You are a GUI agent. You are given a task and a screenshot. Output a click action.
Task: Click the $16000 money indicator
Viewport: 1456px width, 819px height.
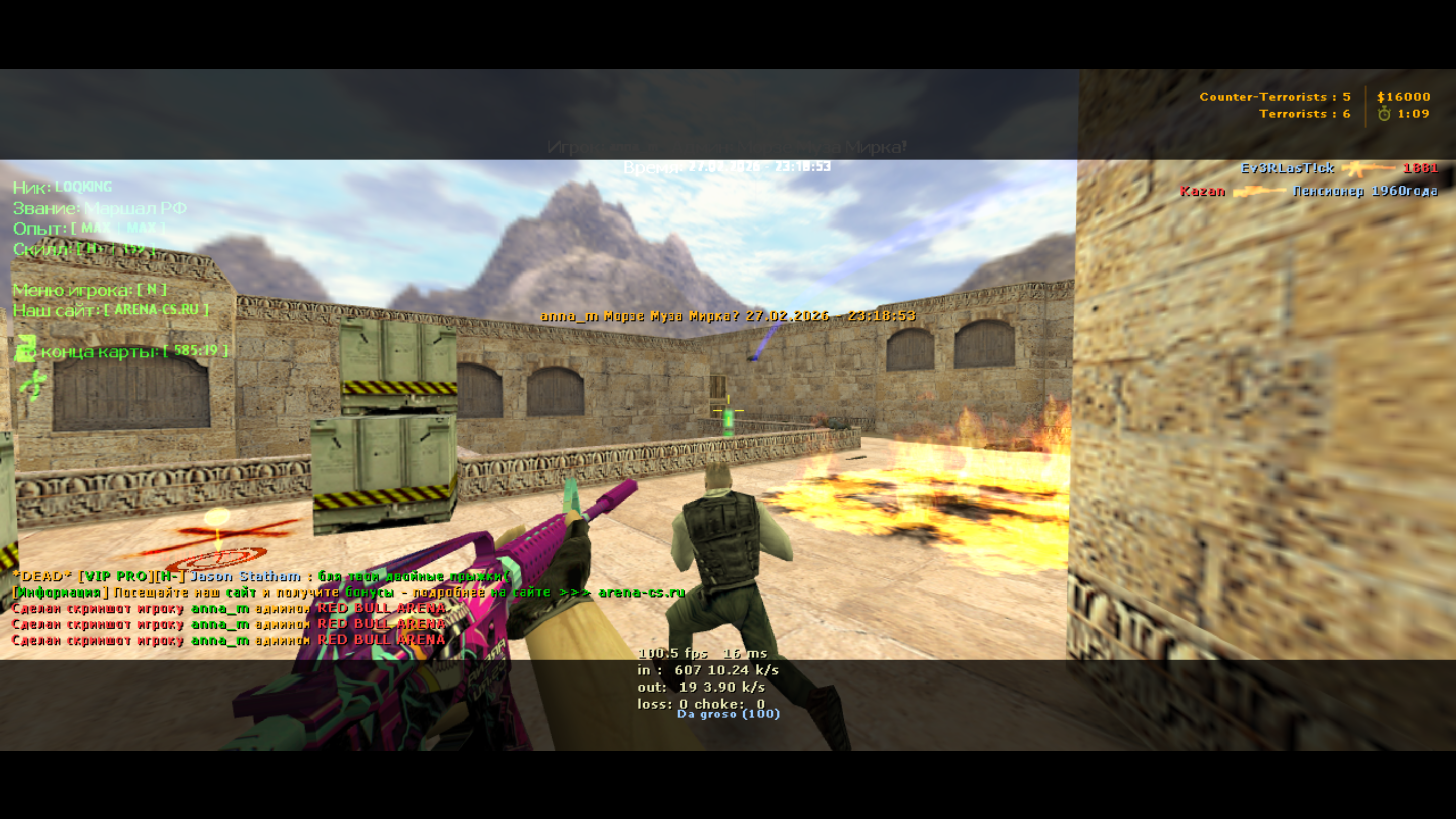click(x=1403, y=97)
